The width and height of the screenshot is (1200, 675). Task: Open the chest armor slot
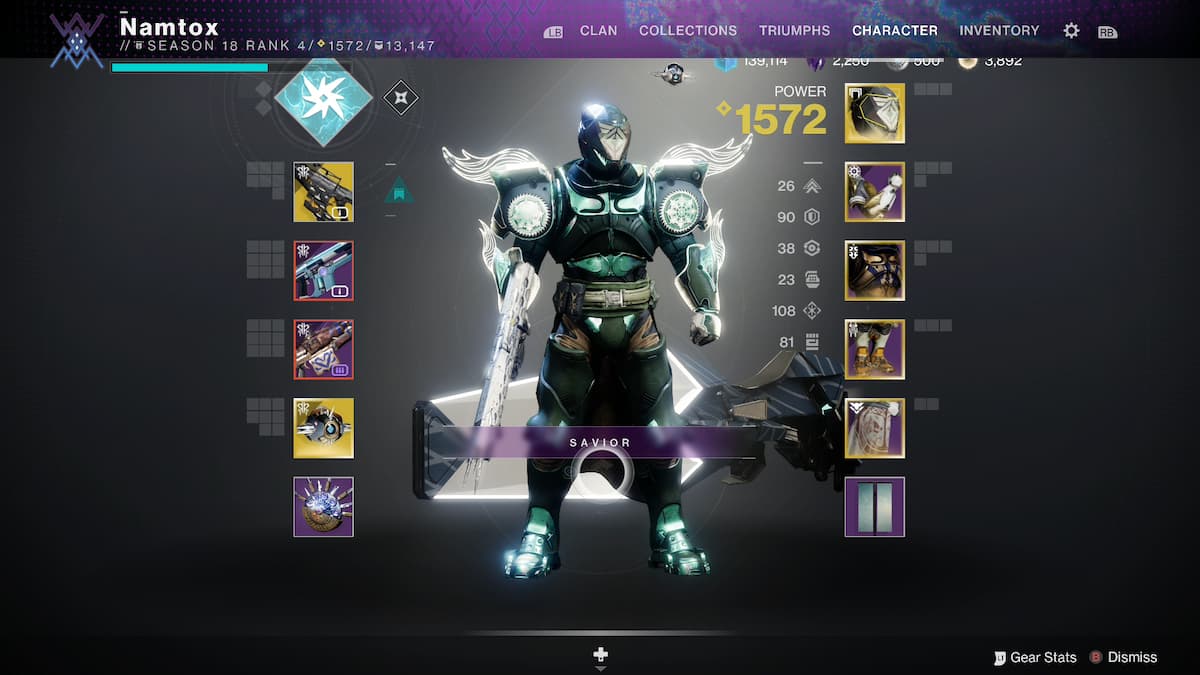[875, 271]
